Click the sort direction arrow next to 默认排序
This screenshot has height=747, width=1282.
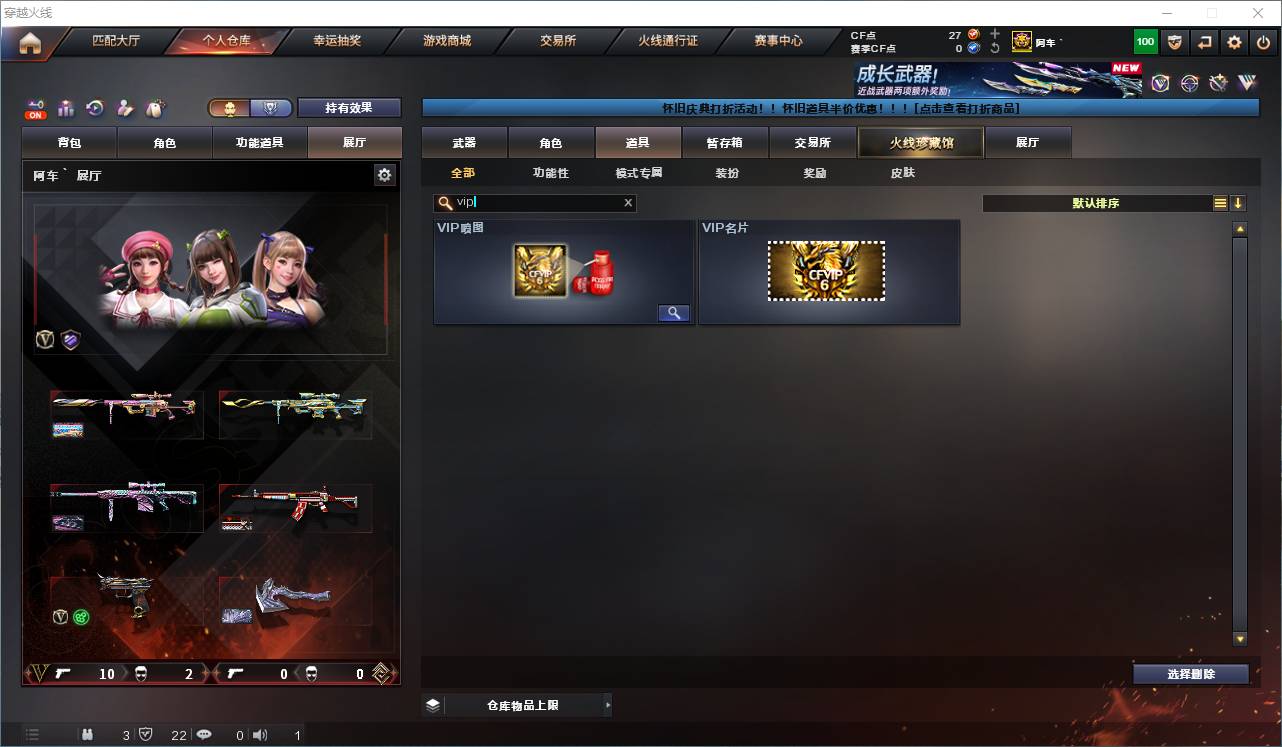coord(1238,202)
